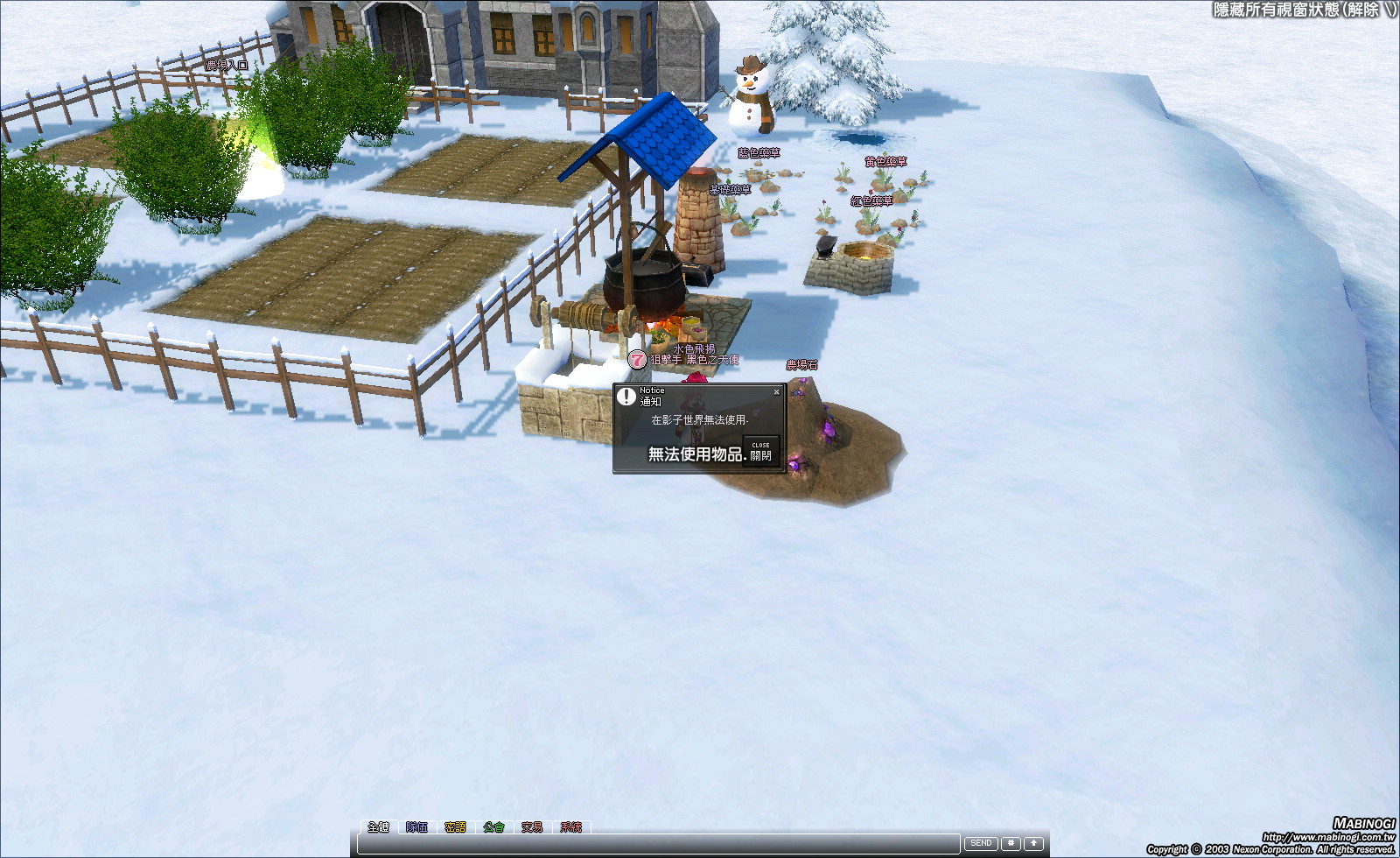Show the 系統 system chat tab

(x=570, y=826)
